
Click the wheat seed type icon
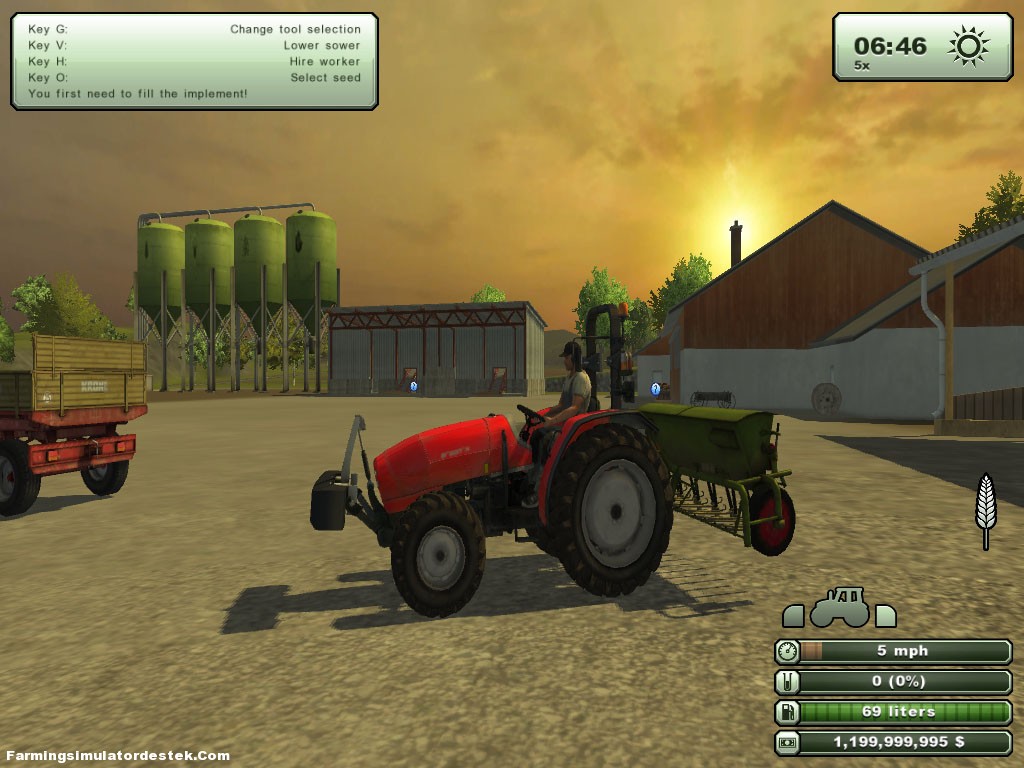tap(986, 509)
